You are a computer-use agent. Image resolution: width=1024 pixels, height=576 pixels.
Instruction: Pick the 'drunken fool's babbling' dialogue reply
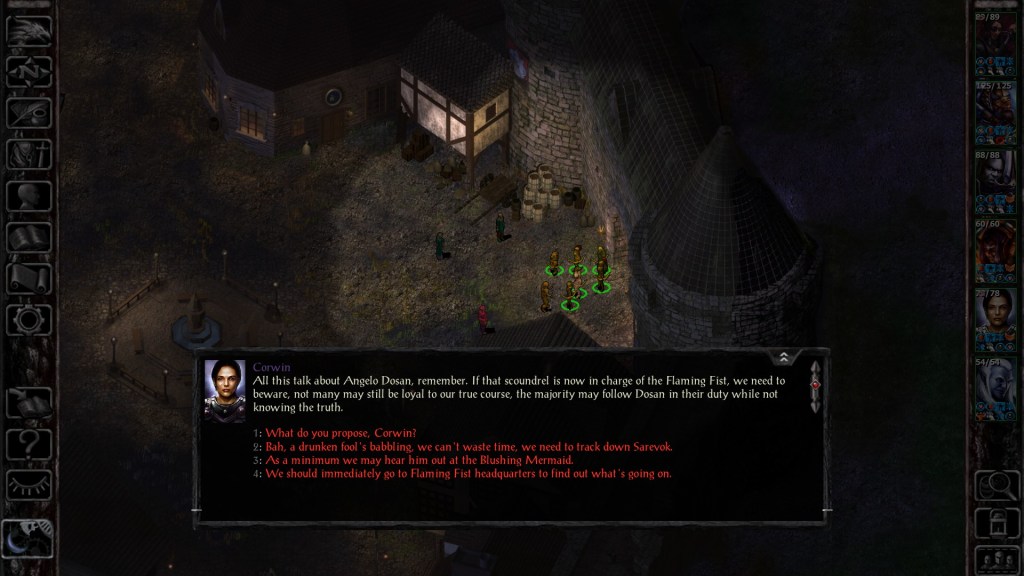coord(470,446)
